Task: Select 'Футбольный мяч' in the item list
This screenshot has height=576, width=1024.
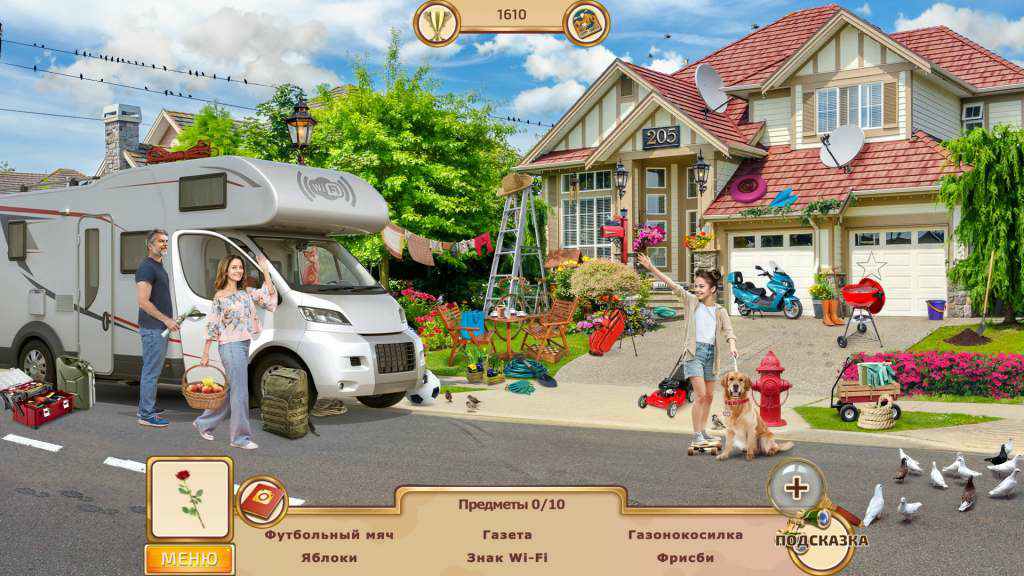Action: 329,535
